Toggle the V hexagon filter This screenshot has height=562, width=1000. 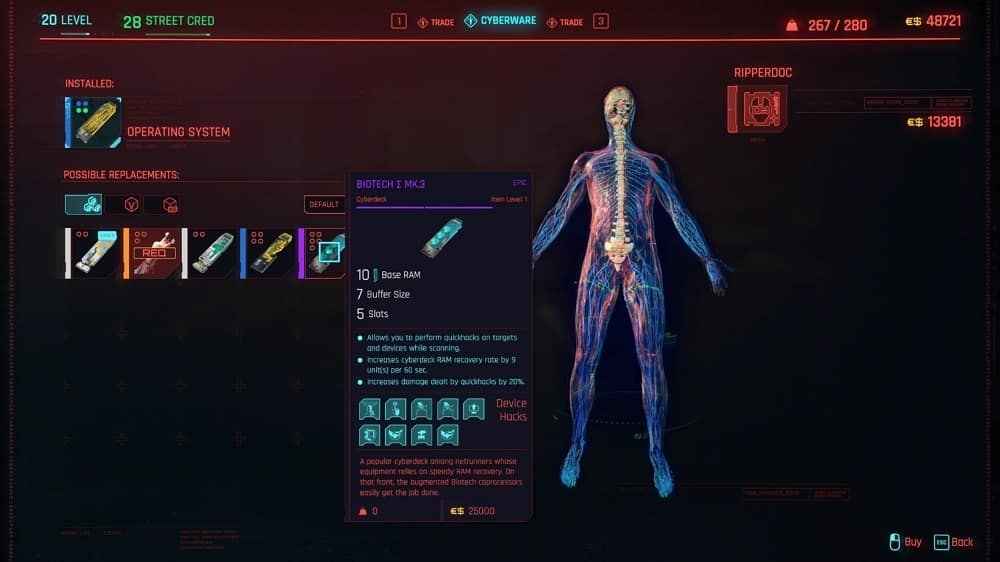(131, 204)
